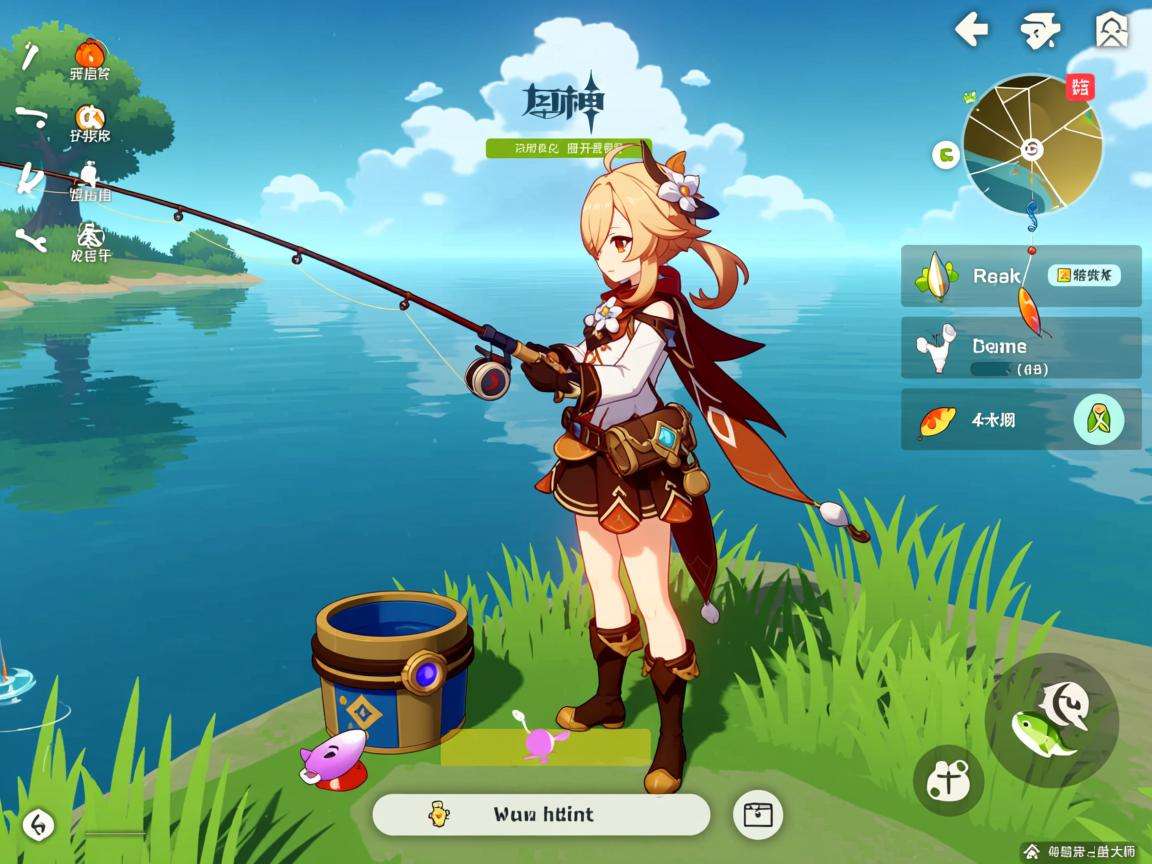Open the circular minimap
The height and width of the screenshot is (864, 1152).
1032,145
